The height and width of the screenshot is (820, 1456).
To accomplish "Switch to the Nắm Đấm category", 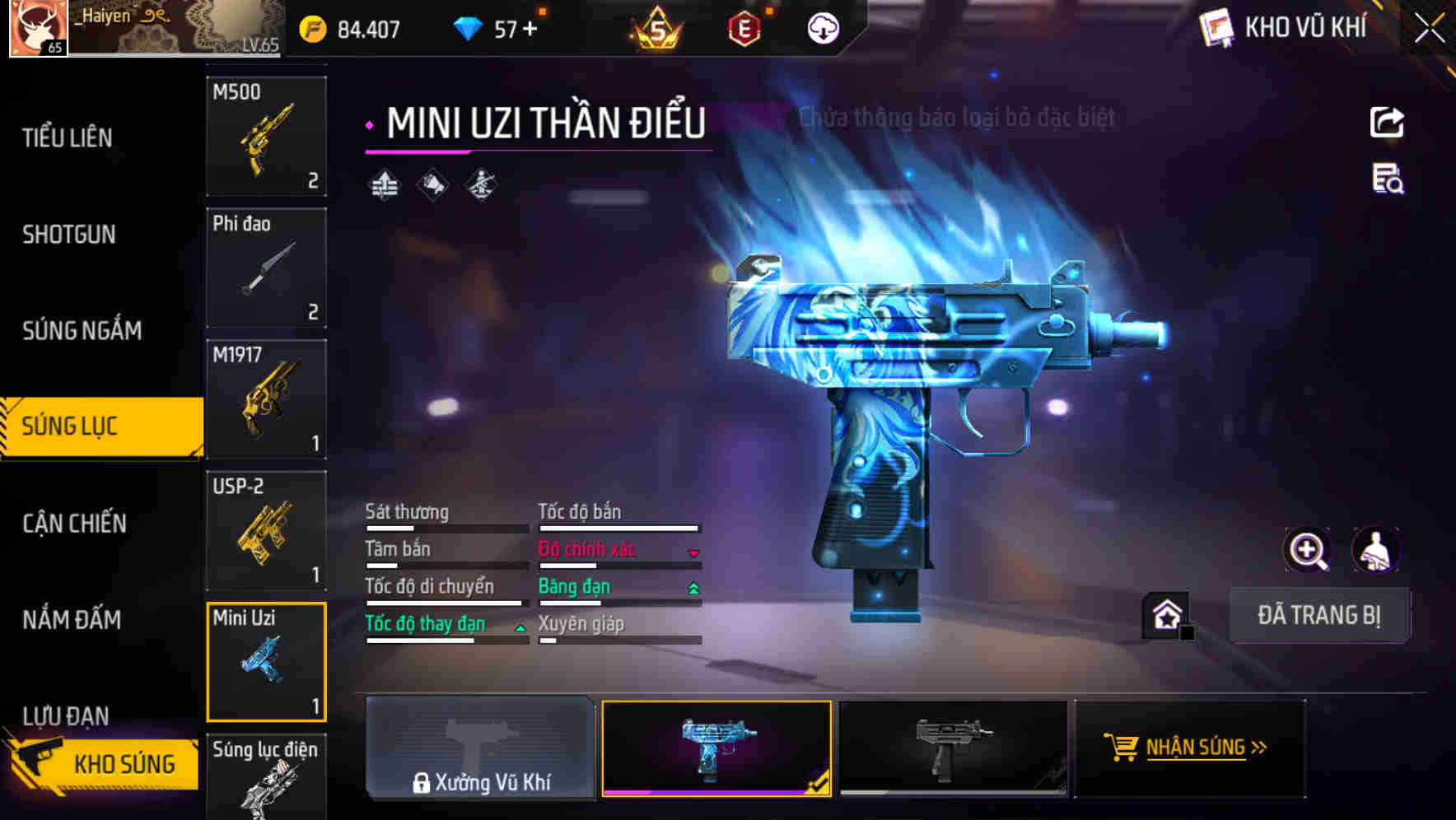I will 72,619.
